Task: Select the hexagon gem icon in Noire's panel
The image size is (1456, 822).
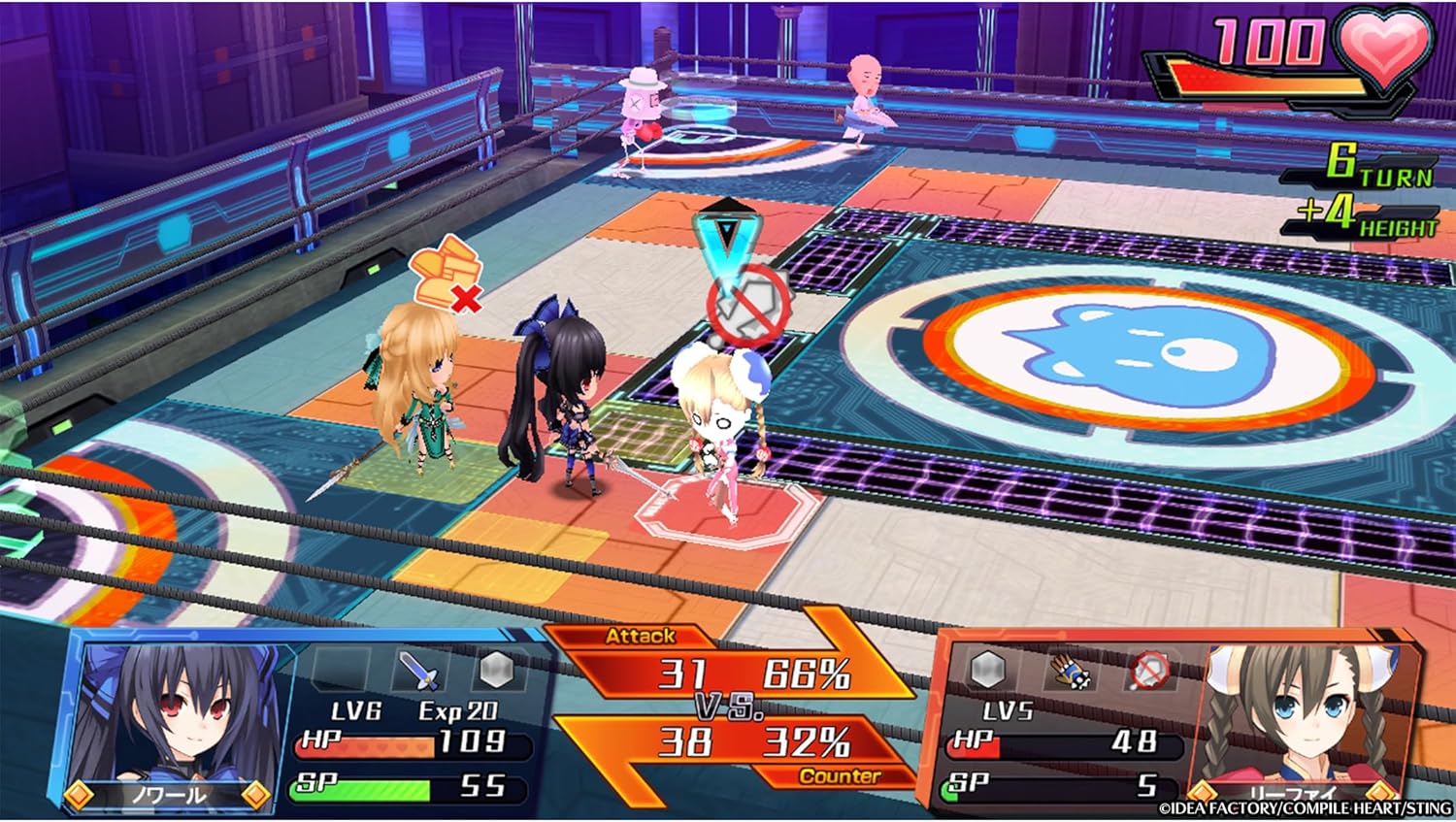Action: tap(496, 670)
